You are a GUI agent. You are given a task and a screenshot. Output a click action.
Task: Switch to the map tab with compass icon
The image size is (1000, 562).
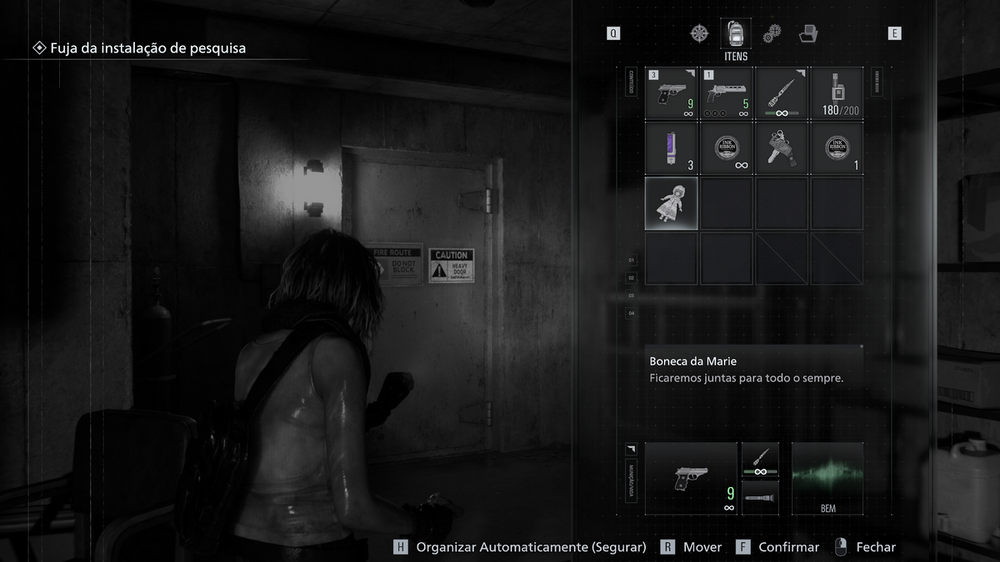pos(699,33)
